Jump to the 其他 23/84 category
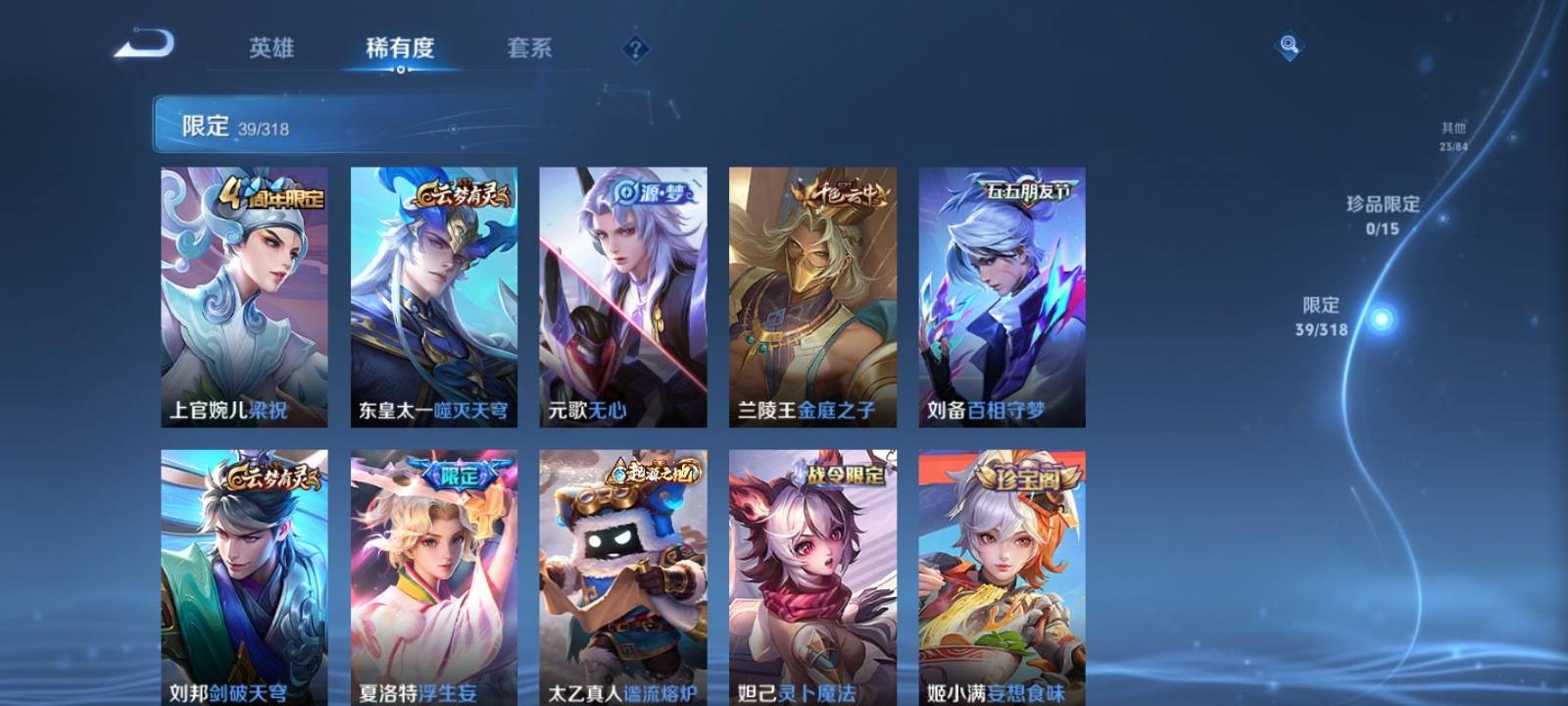Screen dimensions: 1568x706 (x=1453, y=136)
